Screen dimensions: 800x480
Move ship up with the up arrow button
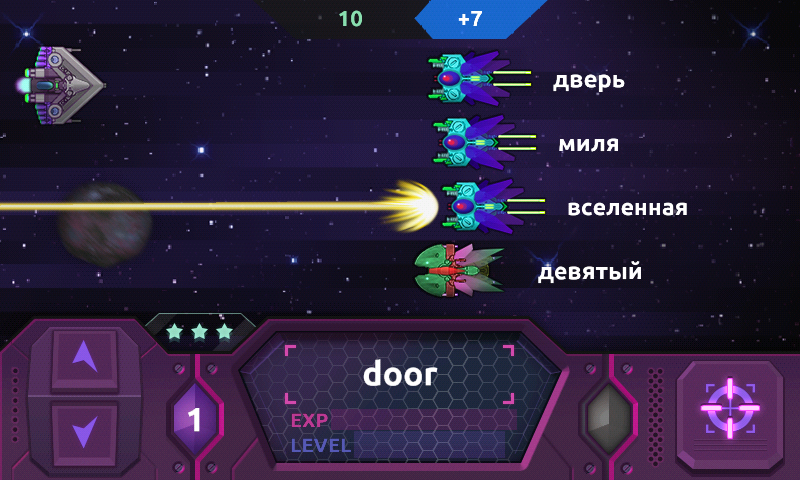tap(84, 359)
